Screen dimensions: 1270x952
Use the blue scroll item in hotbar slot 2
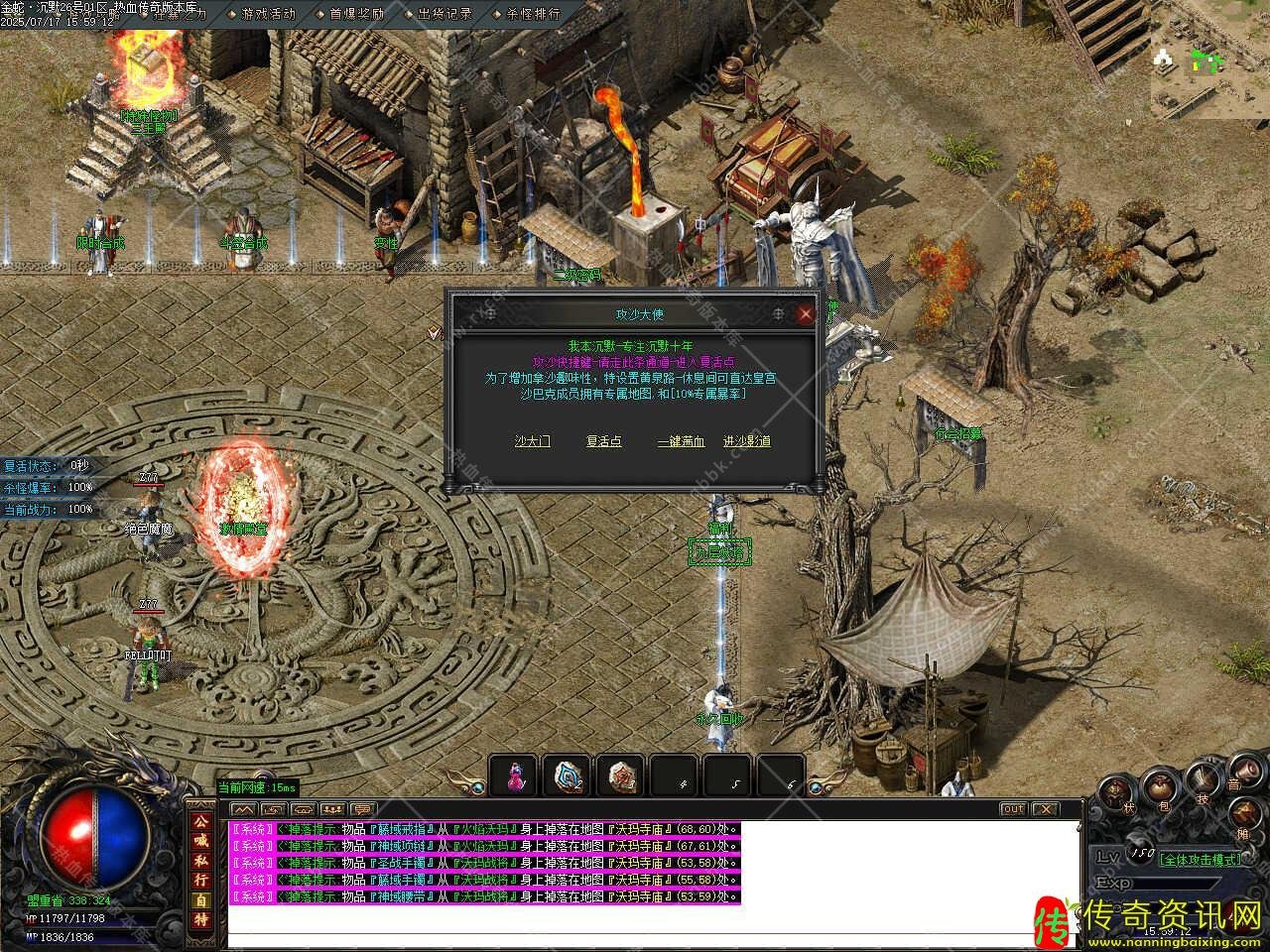point(569,776)
